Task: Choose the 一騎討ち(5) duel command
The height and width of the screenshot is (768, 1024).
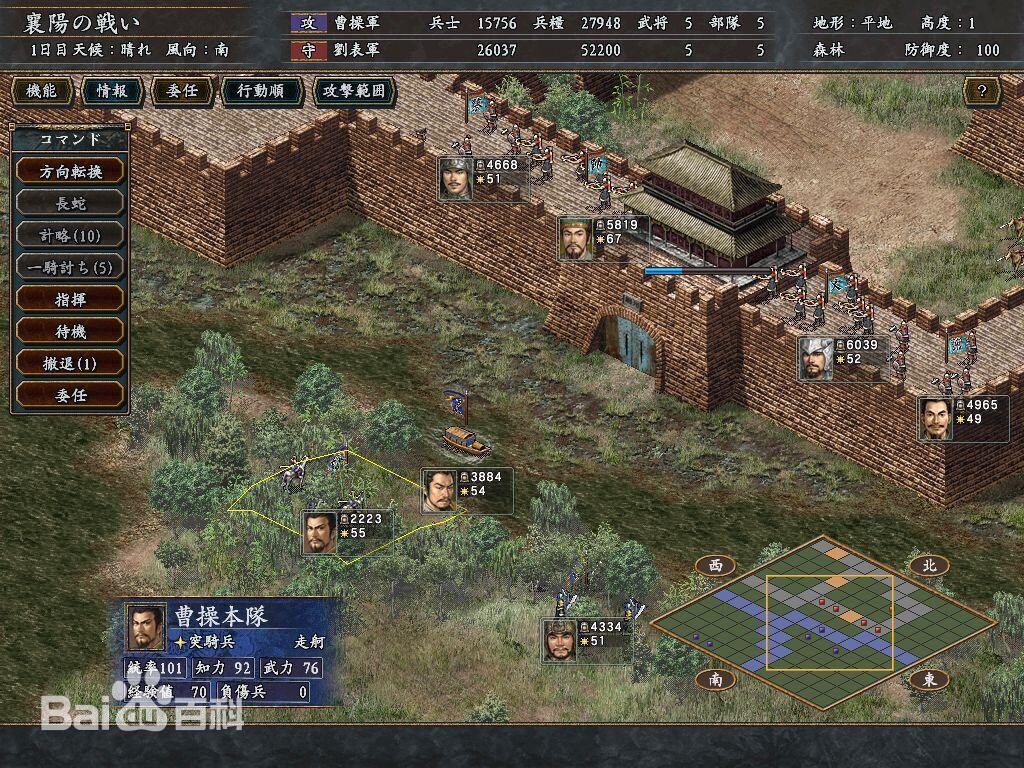Action: [x=70, y=267]
